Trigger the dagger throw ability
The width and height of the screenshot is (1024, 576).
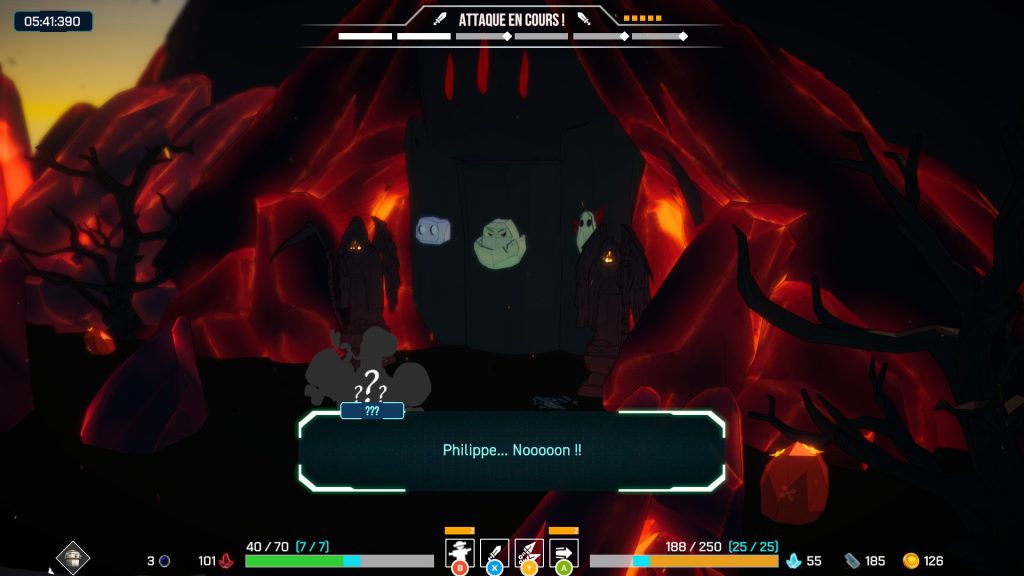[x=529, y=552]
